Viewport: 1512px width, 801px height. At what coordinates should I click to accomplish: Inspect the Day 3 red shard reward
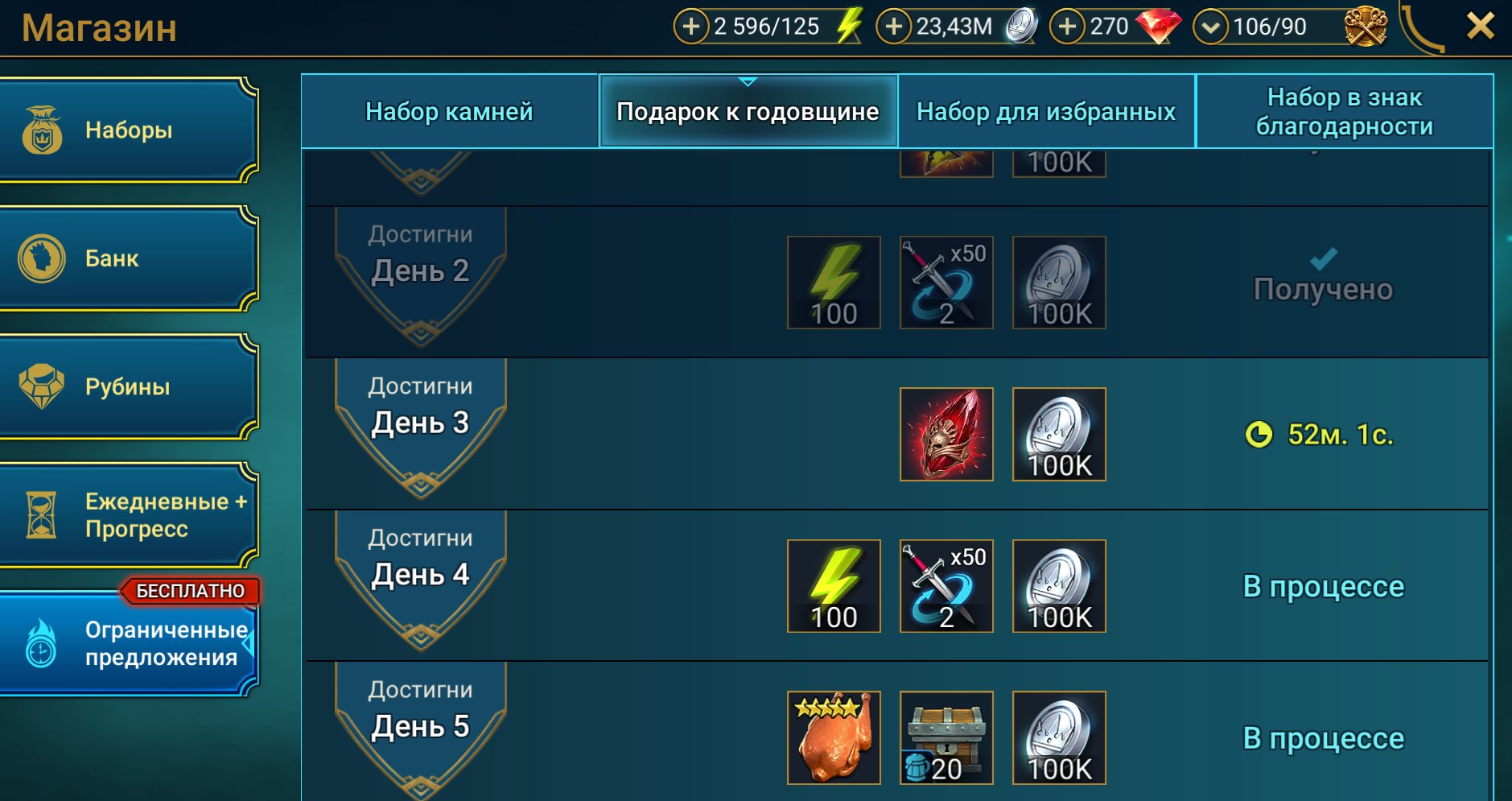pos(946,435)
